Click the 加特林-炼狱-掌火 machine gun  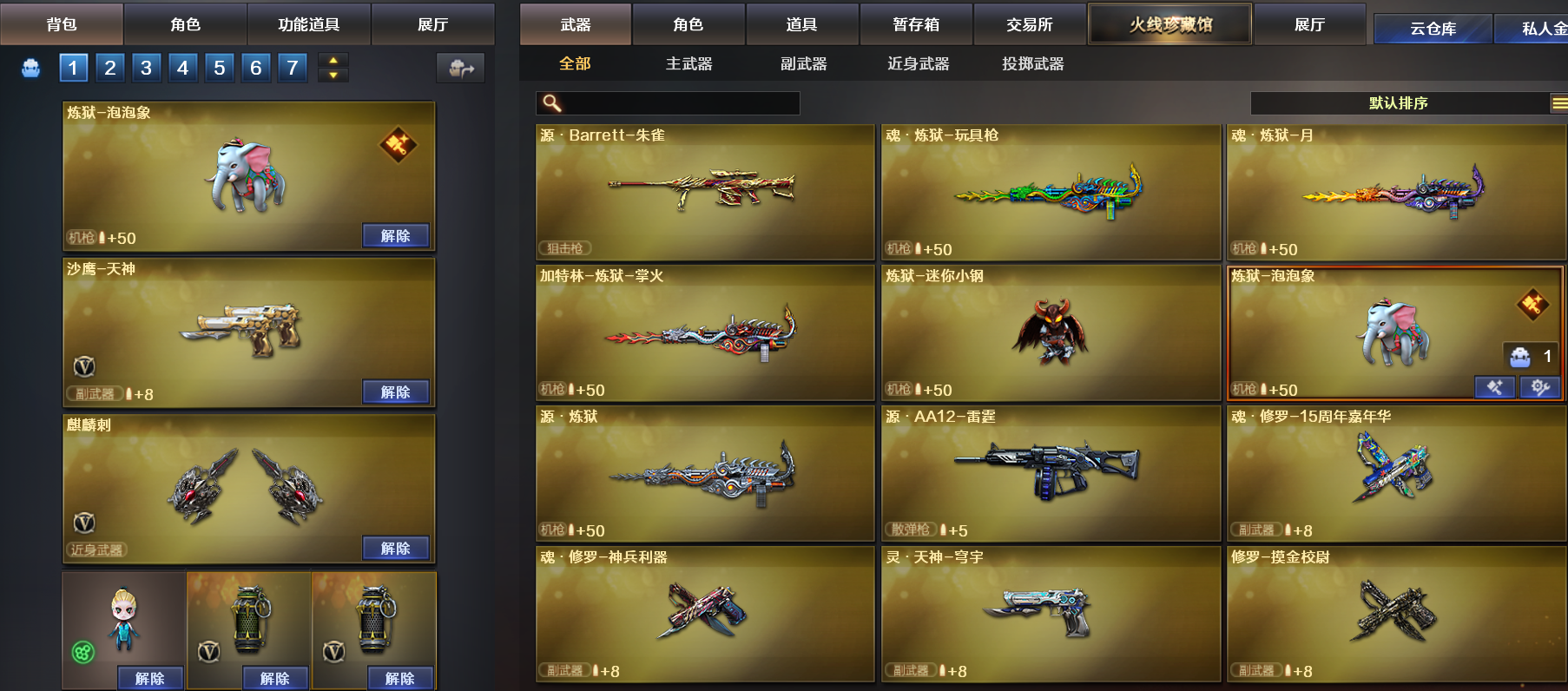704,332
